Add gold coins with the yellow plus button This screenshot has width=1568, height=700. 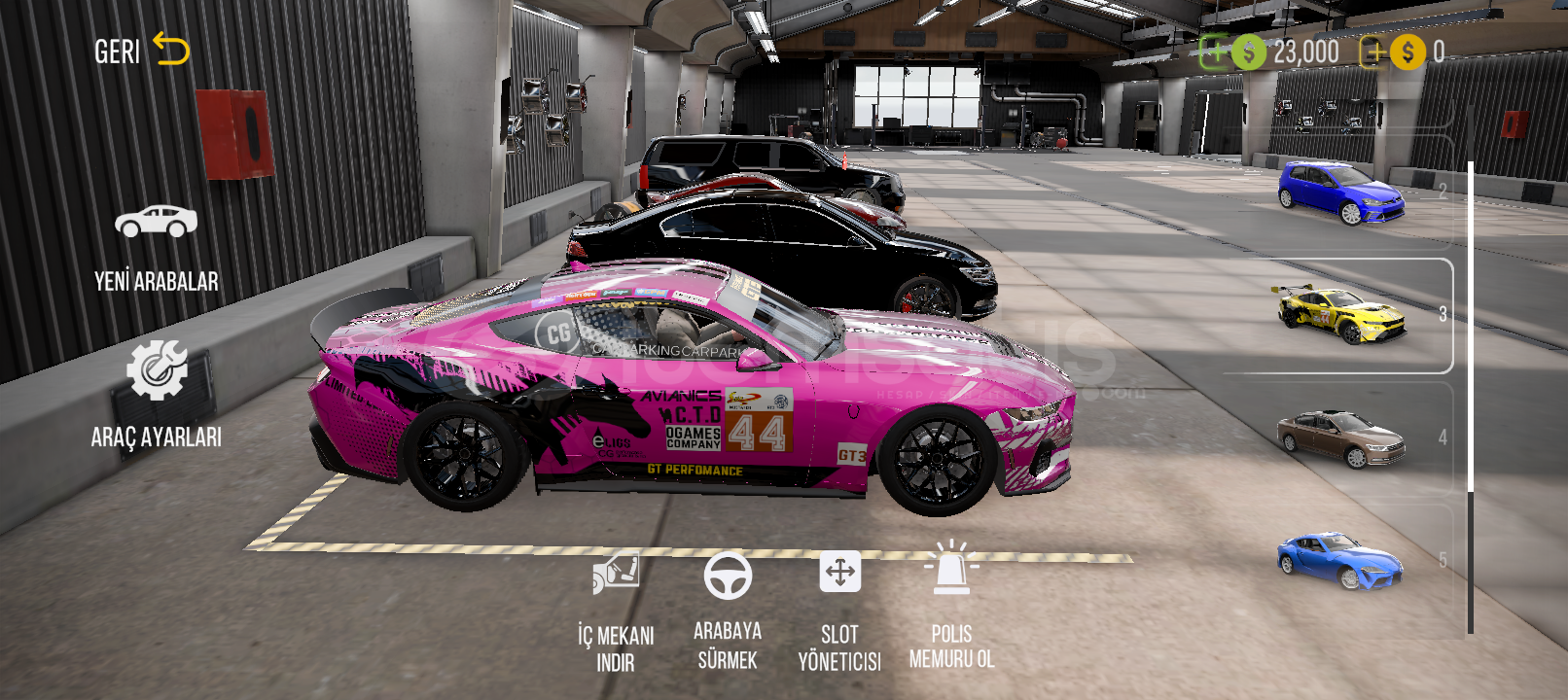coord(1373,52)
